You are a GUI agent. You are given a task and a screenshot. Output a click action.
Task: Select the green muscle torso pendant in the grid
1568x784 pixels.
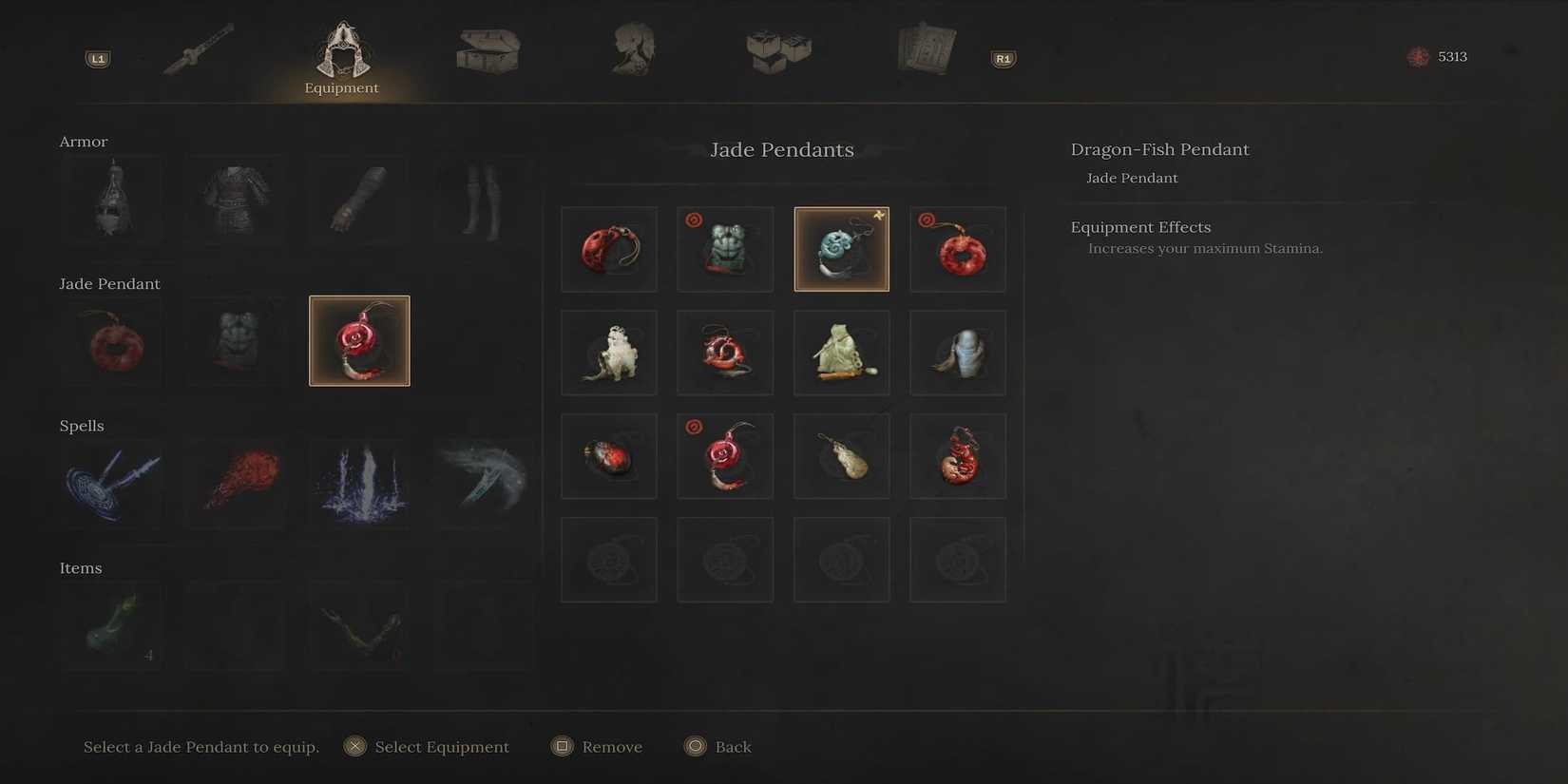click(x=725, y=248)
